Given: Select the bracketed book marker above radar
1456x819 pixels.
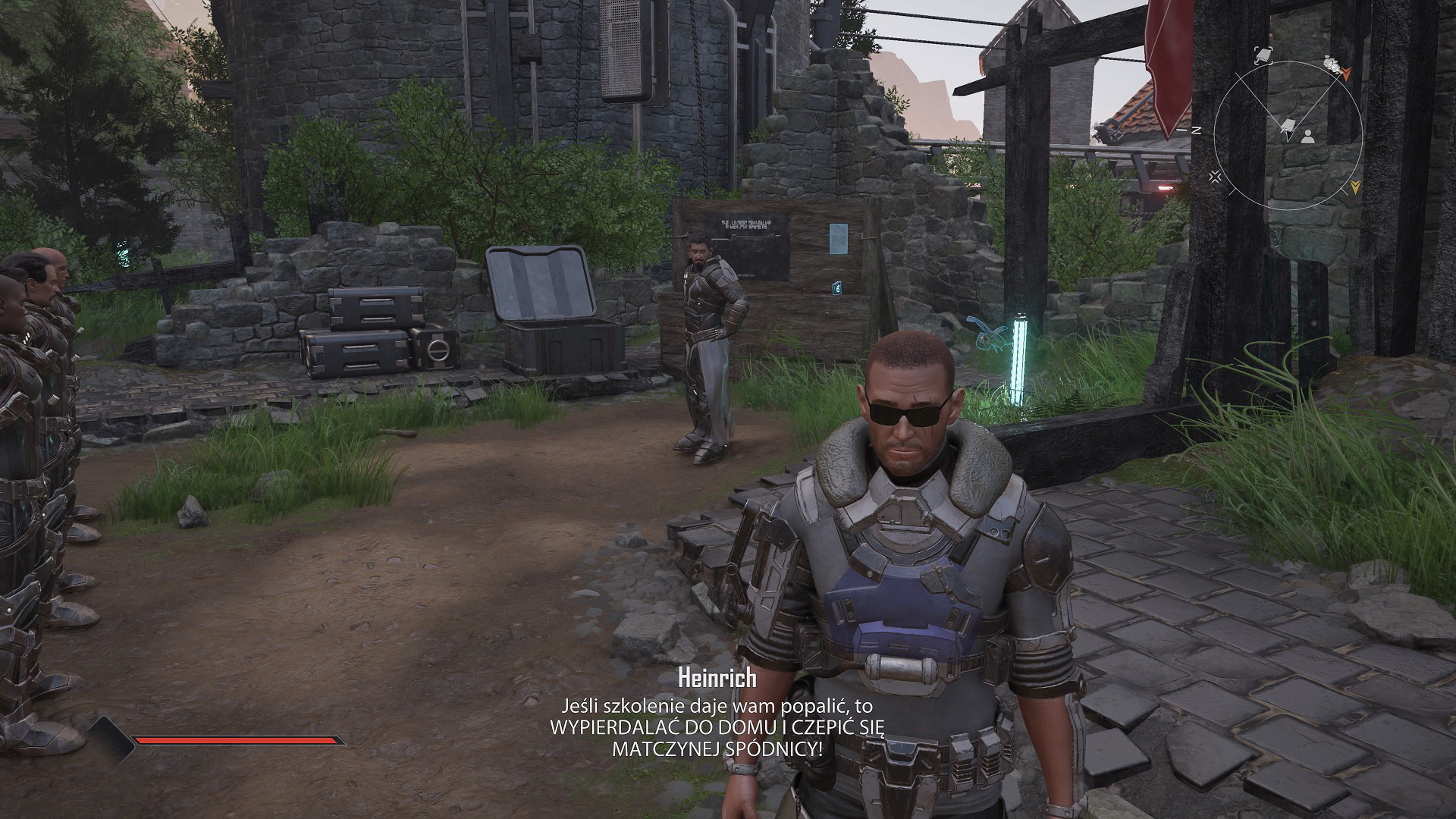Looking at the screenshot, I should [x=1263, y=54].
